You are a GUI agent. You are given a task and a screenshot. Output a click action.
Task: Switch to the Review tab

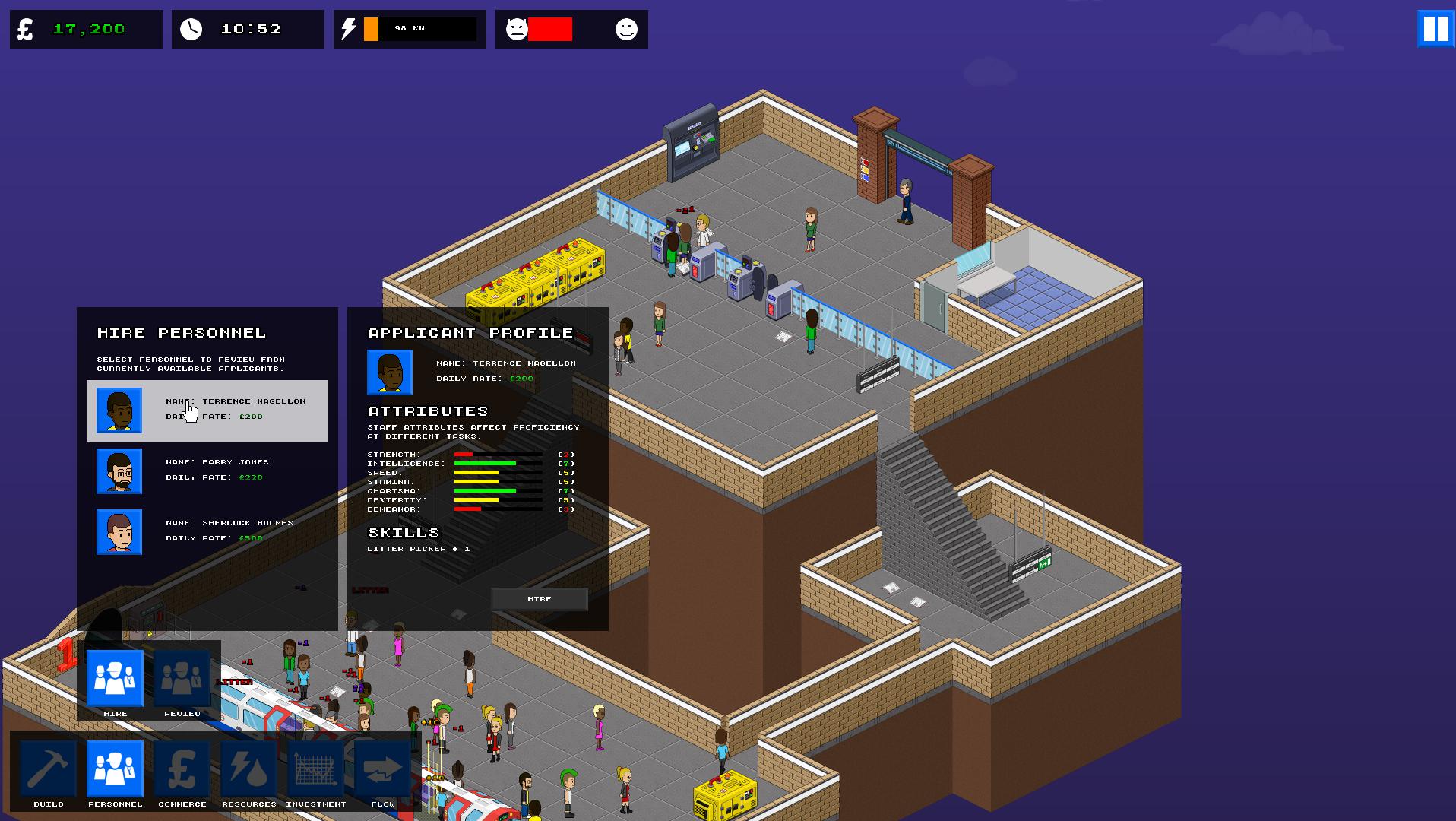[182, 679]
